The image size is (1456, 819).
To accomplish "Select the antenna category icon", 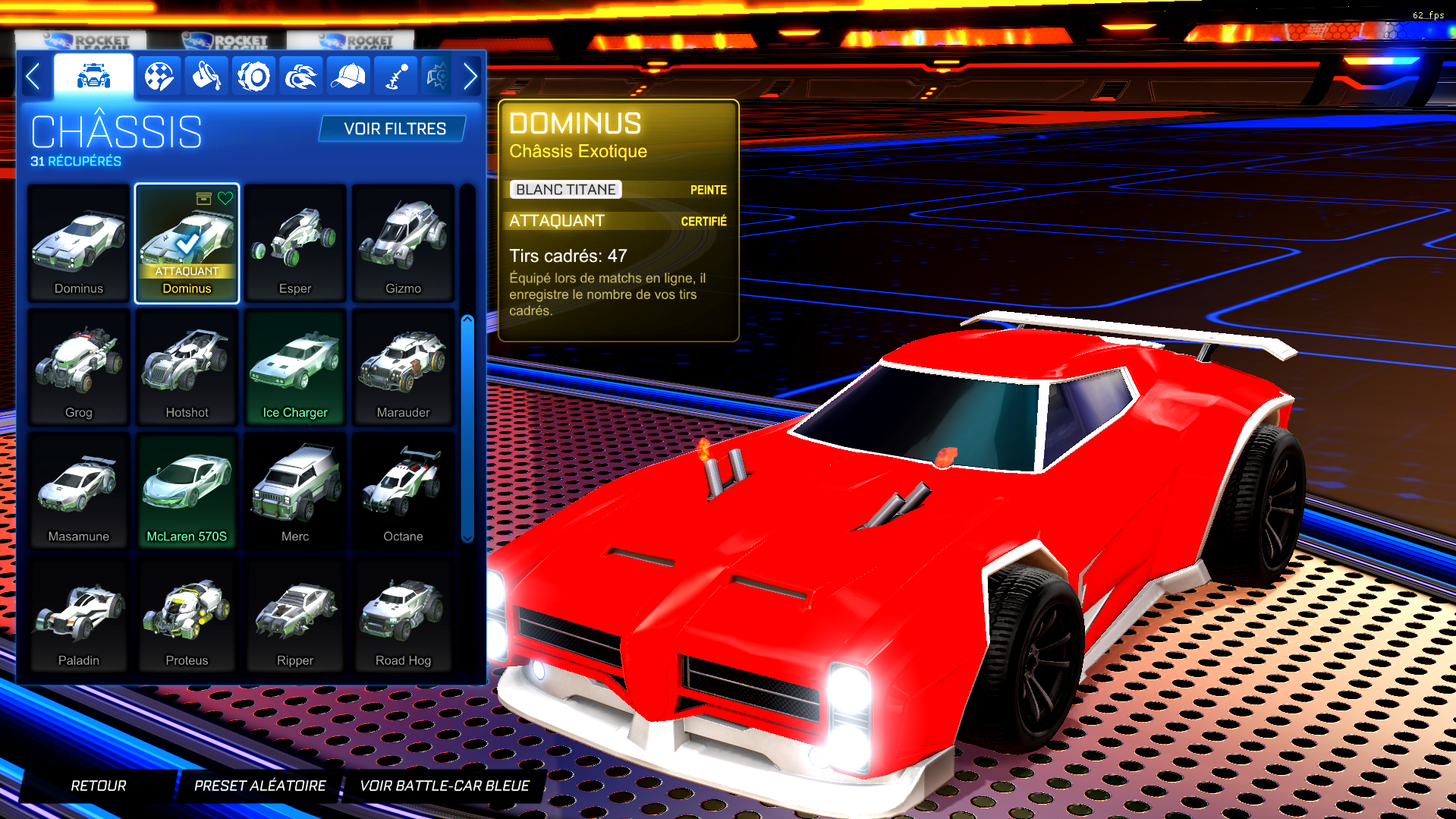I will coord(394,76).
